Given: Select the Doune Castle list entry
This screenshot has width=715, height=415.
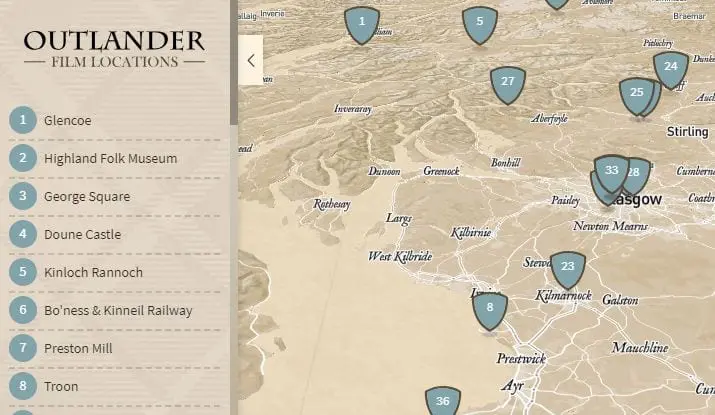Looking at the screenshot, I should [82, 235].
